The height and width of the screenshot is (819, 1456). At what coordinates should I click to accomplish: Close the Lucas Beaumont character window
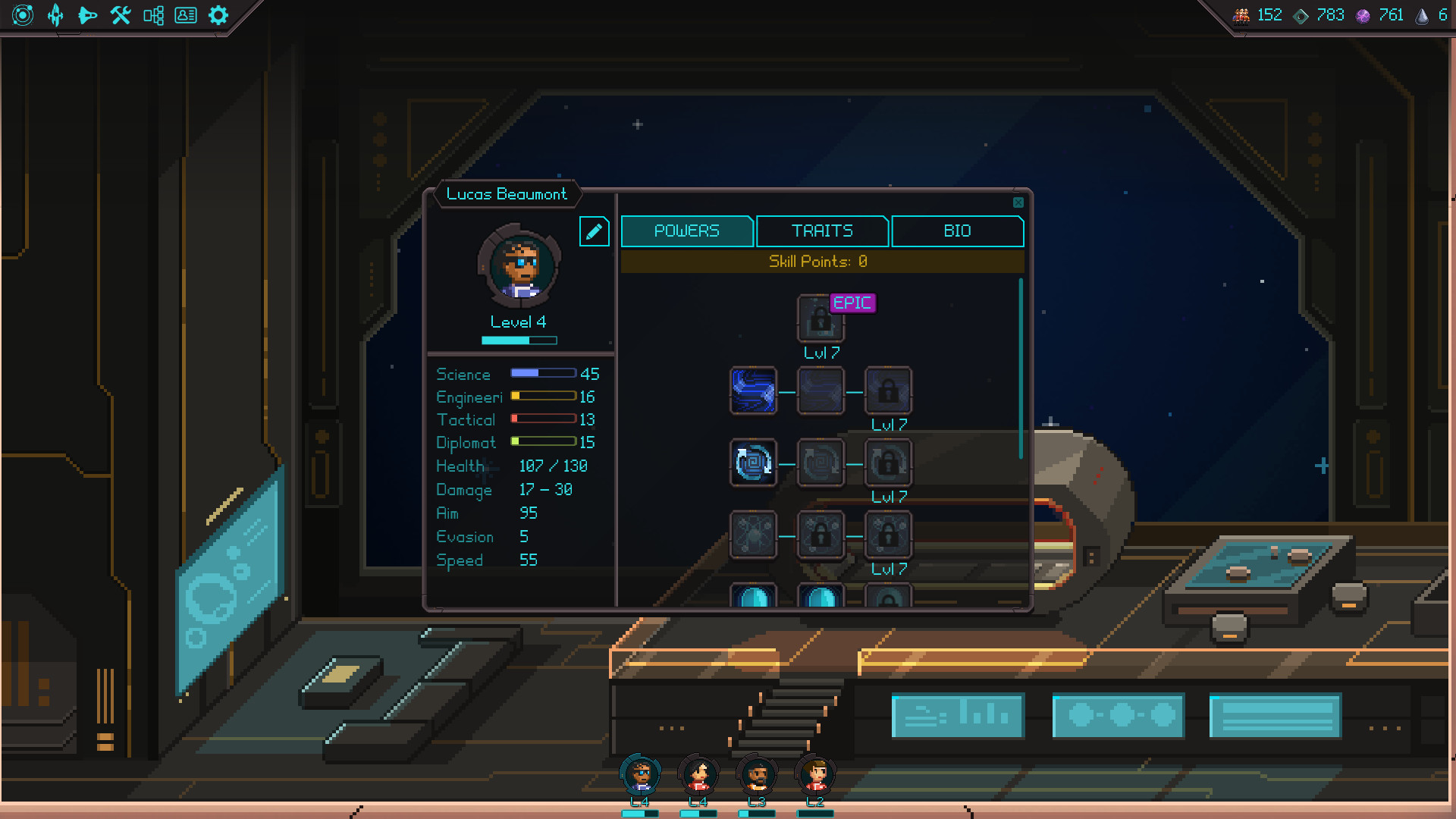pos(1018,202)
